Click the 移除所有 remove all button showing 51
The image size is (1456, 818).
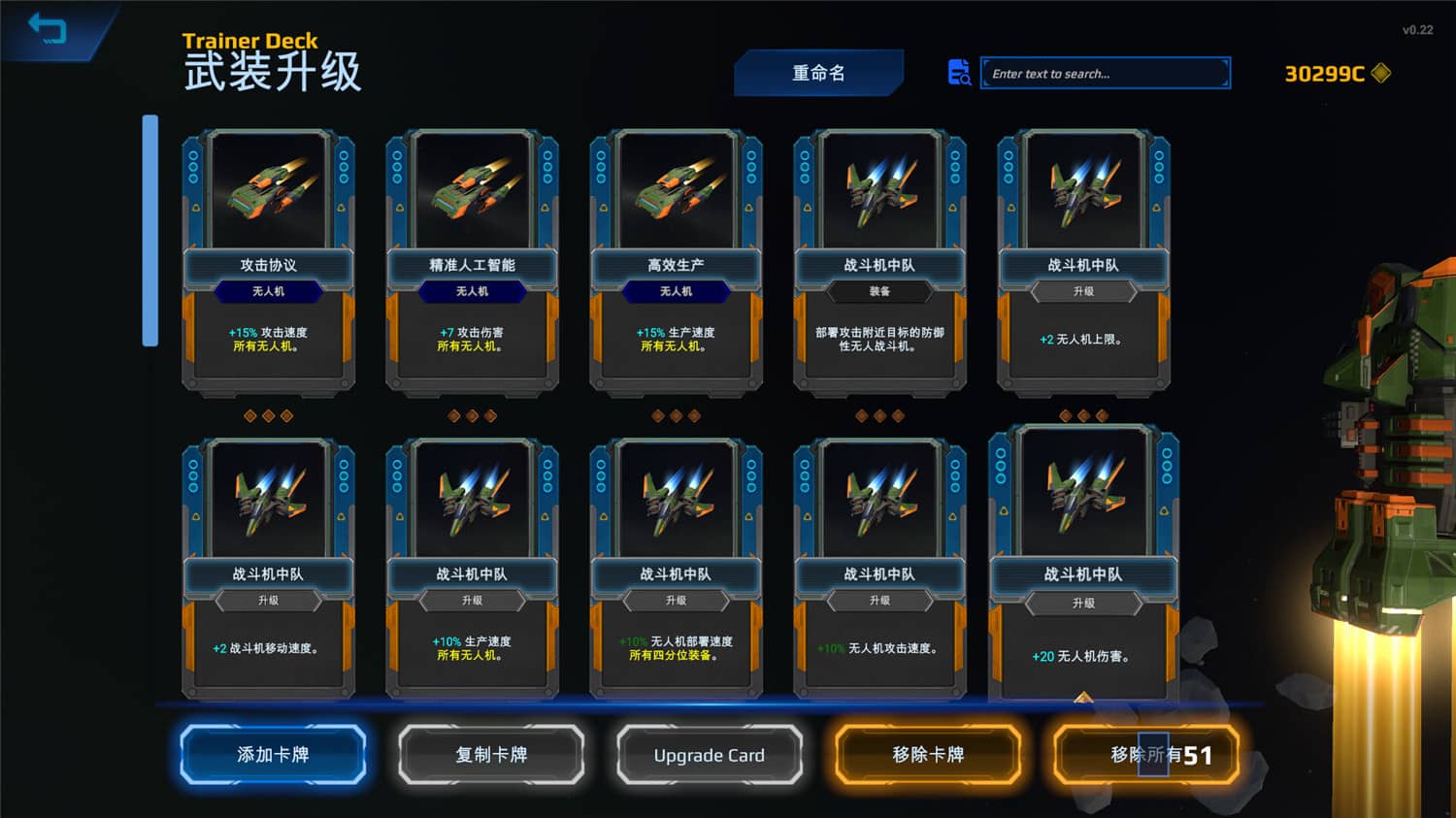pos(1146,754)
